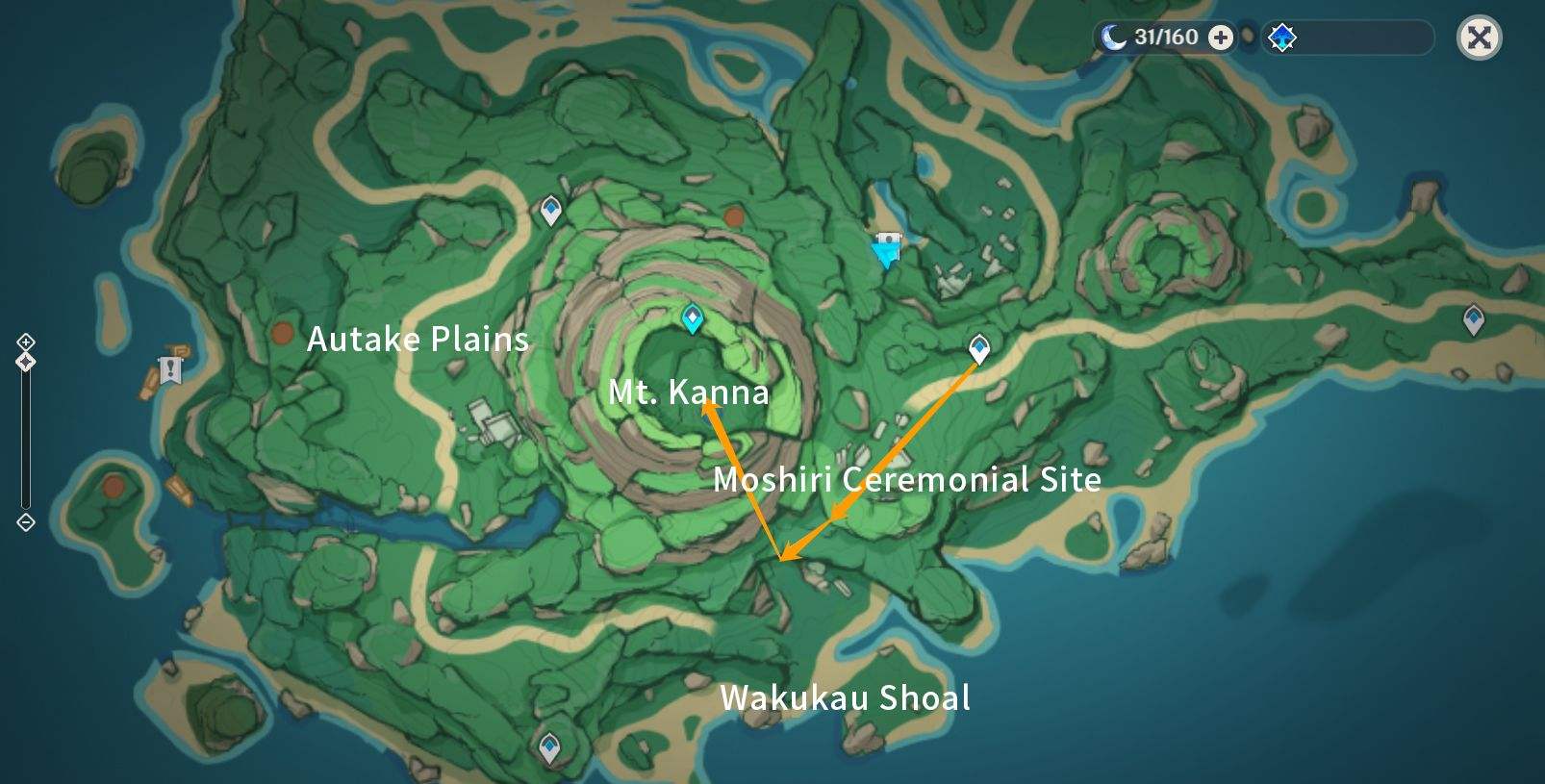Click the waypoint pin icon inside the search bar
Screen dimensions: 1545x784
(x=1280, y=37)
